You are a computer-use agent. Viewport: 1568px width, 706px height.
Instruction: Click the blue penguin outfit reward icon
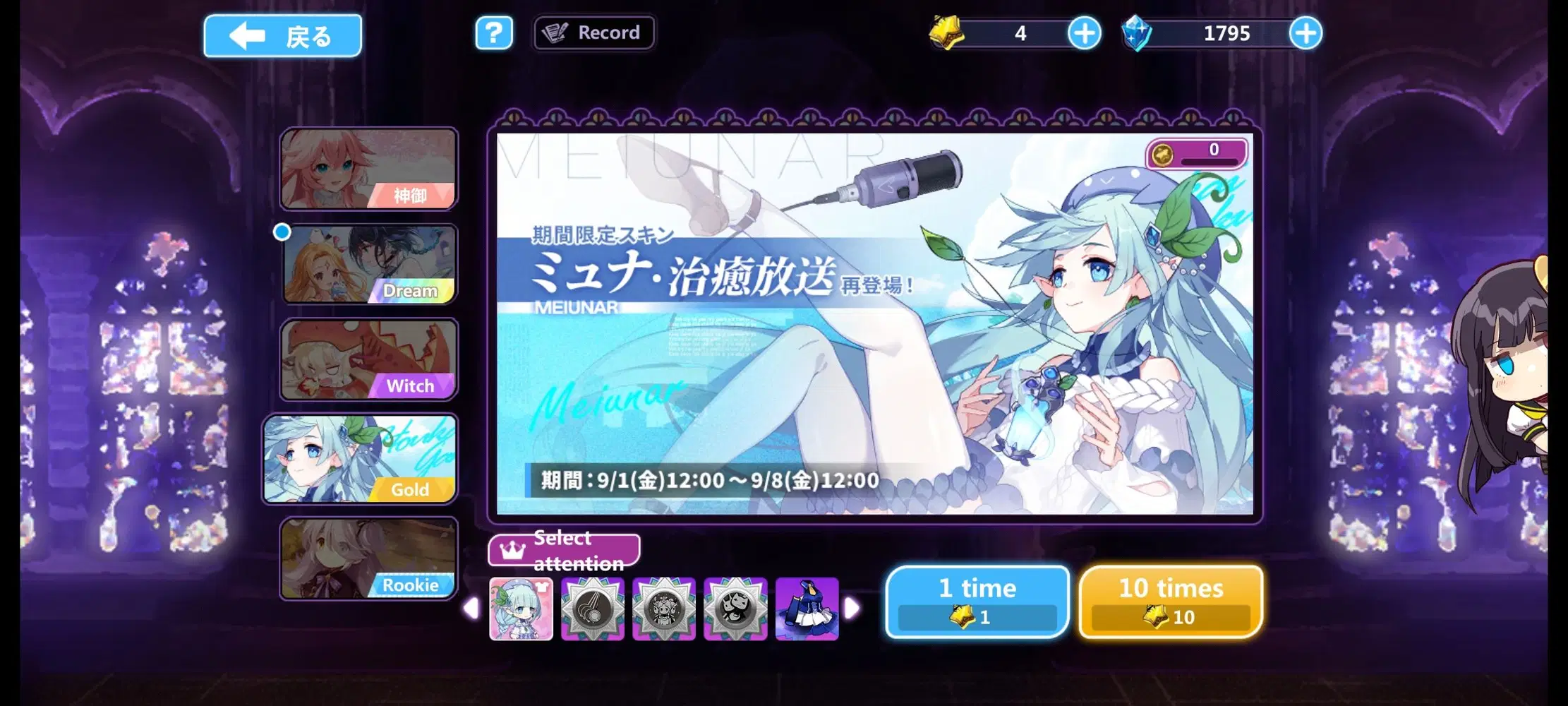pyautogui.click(x=807, y=609)
